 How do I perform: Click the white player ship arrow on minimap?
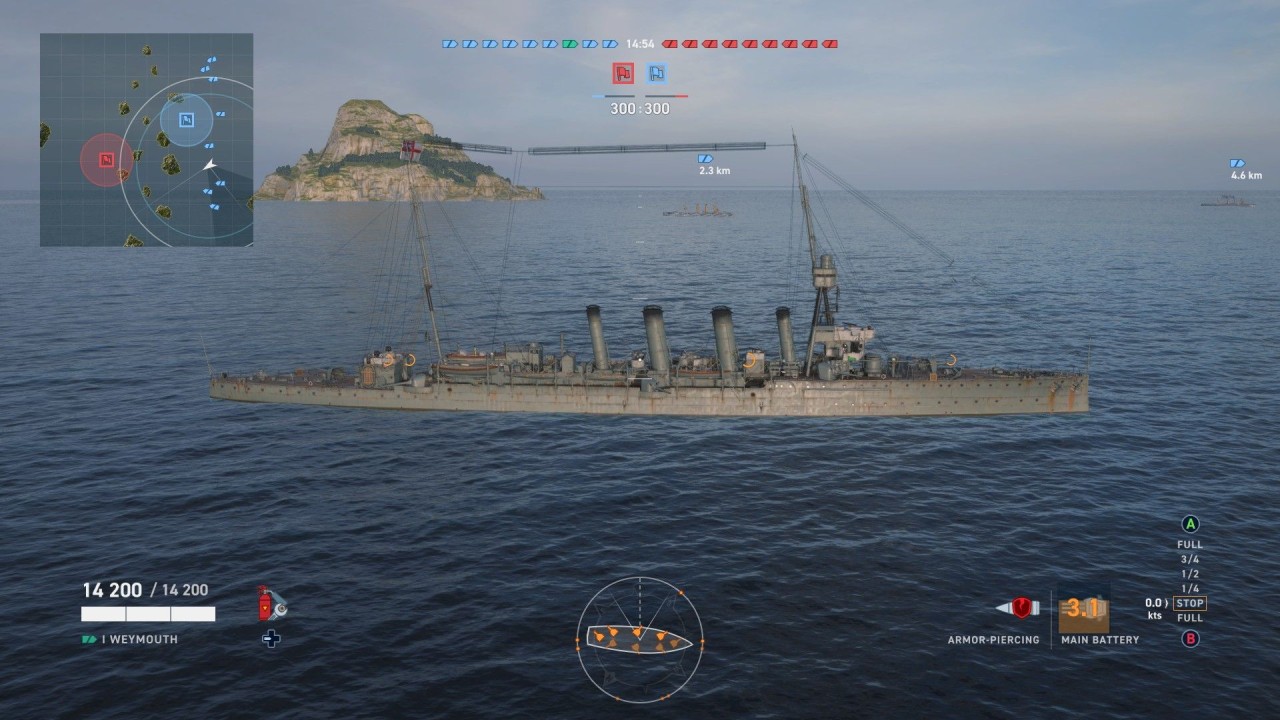(x=209, y=165)
